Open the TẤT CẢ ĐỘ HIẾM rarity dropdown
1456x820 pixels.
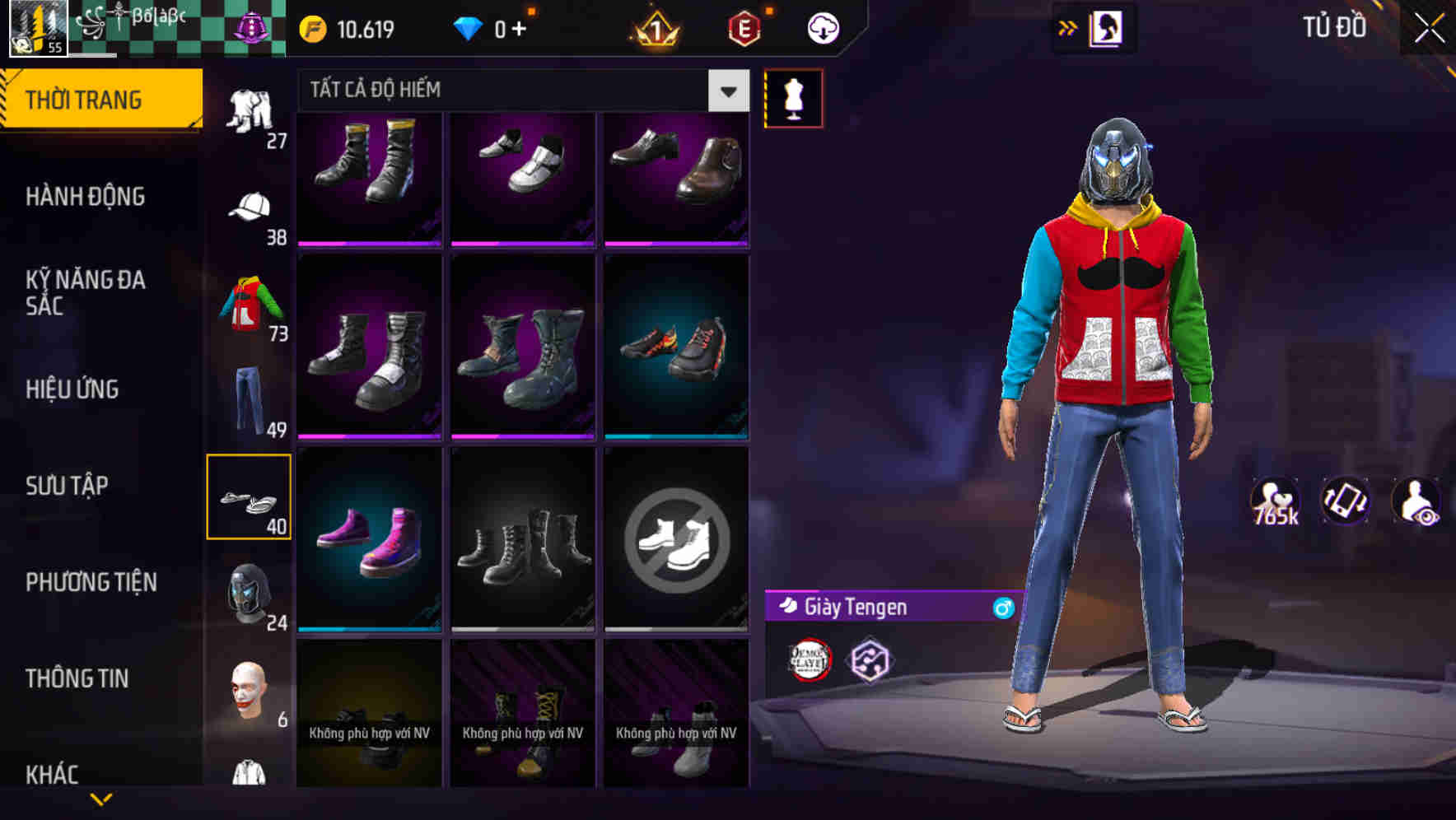(726, 91)
